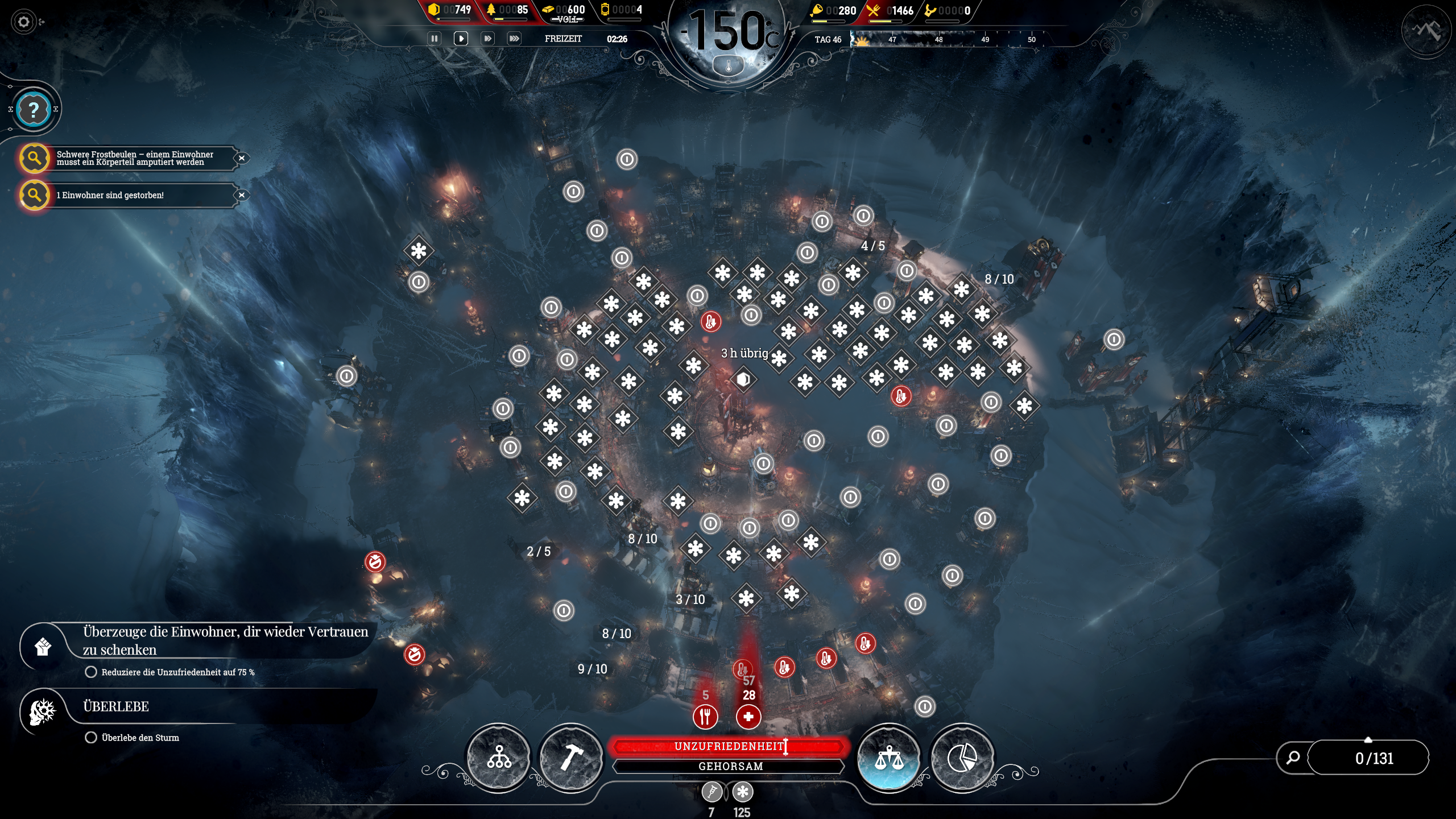This screenshot has height=819, width=1456.
Task: Click the medical cross icon showing 28
Action: 750,718
